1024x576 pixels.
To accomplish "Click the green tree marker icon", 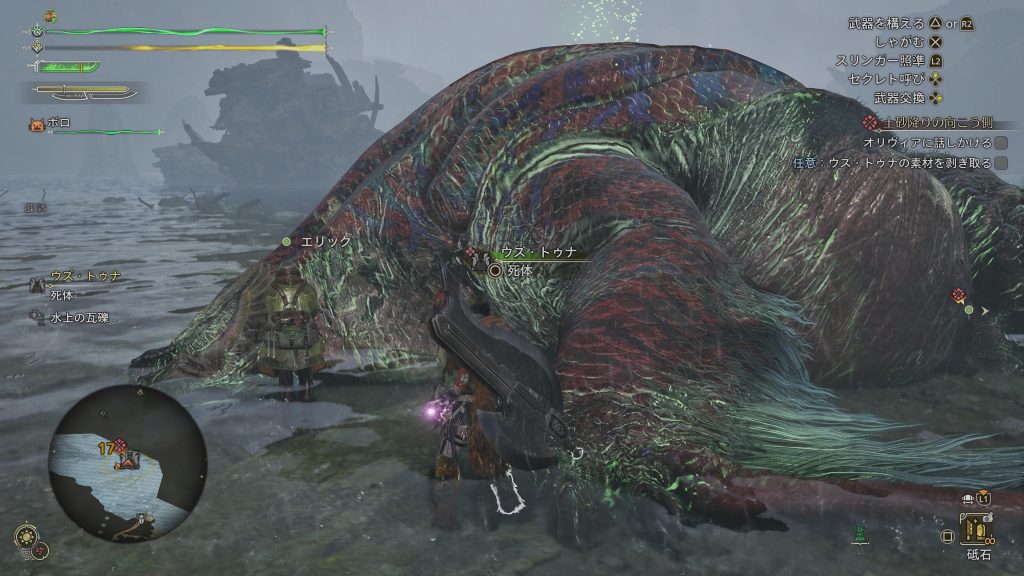I will [858, 535].
